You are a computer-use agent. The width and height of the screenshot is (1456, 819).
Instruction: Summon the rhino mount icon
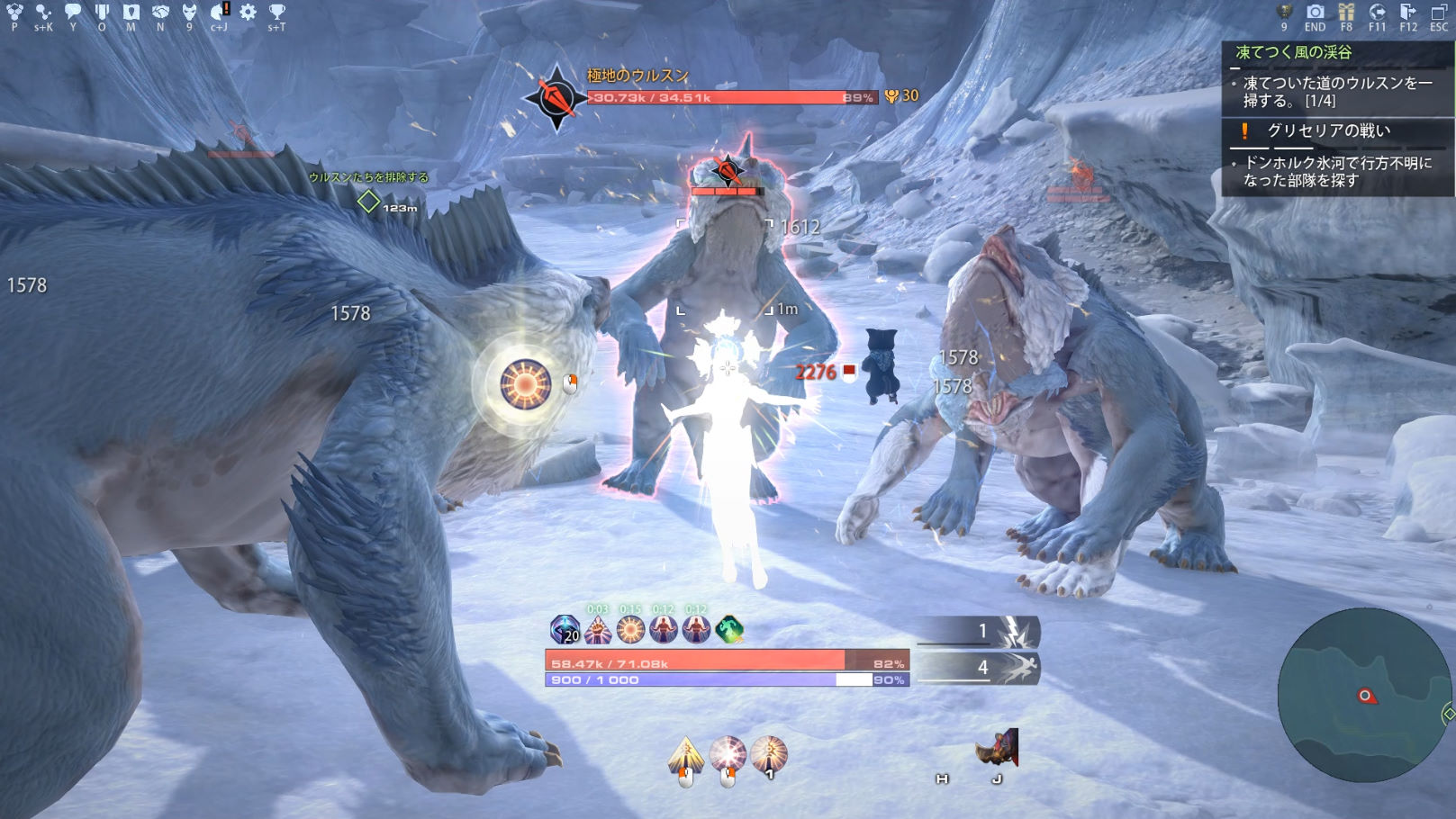pyautogui.click(x=997, y=748)
